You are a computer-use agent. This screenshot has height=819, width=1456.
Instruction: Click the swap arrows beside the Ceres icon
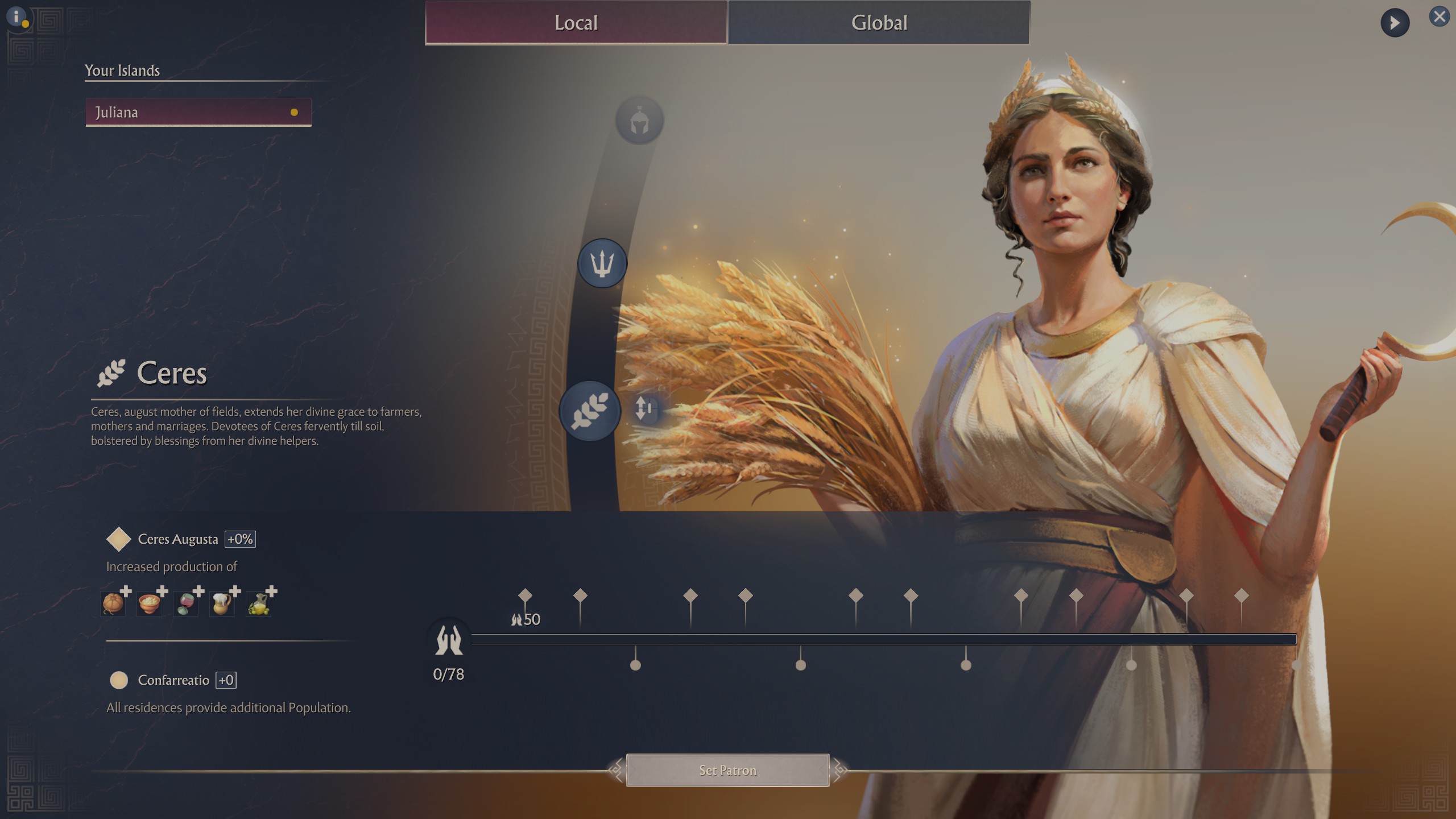pos(644,408)
